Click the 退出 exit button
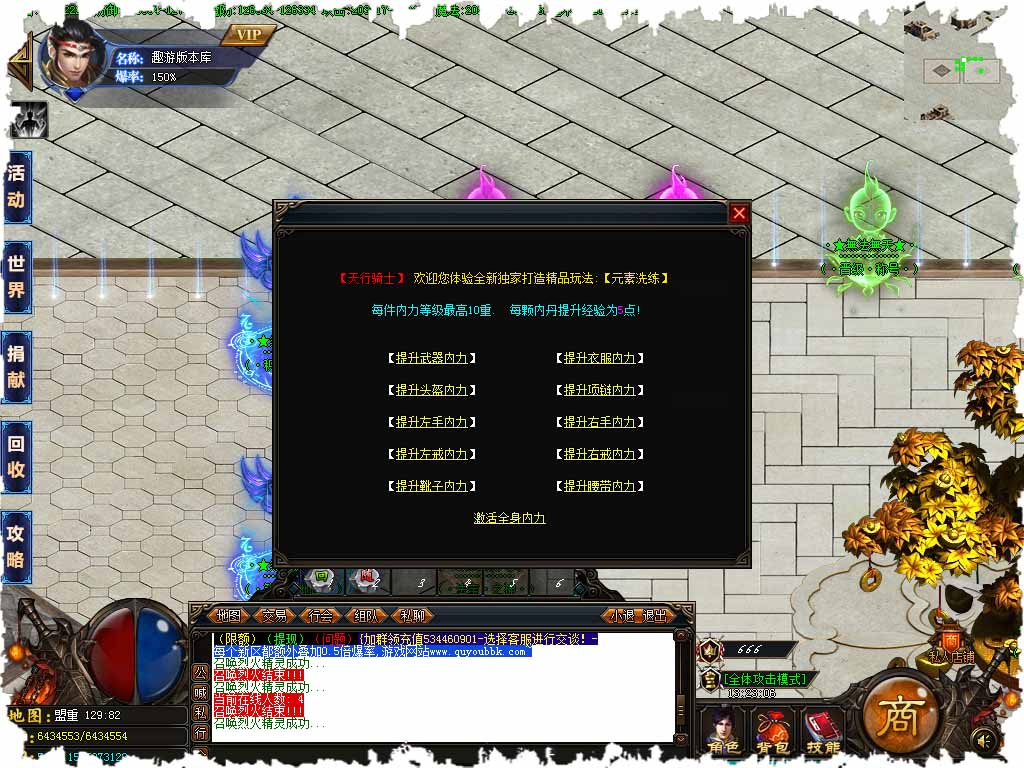The image size is (1024, 768). click(655, 615)
